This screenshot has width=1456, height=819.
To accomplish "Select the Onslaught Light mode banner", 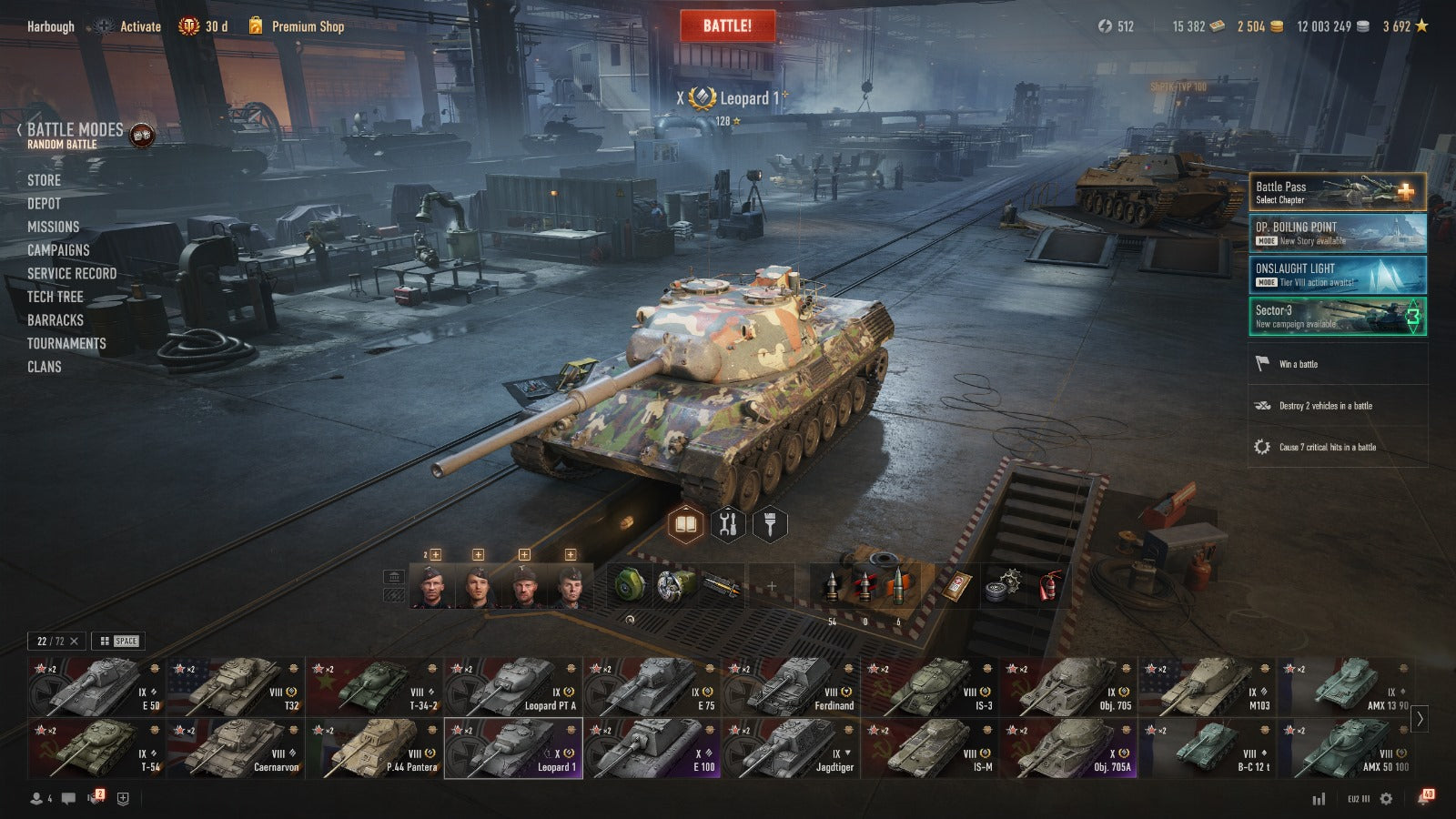I will (1337, 275).
